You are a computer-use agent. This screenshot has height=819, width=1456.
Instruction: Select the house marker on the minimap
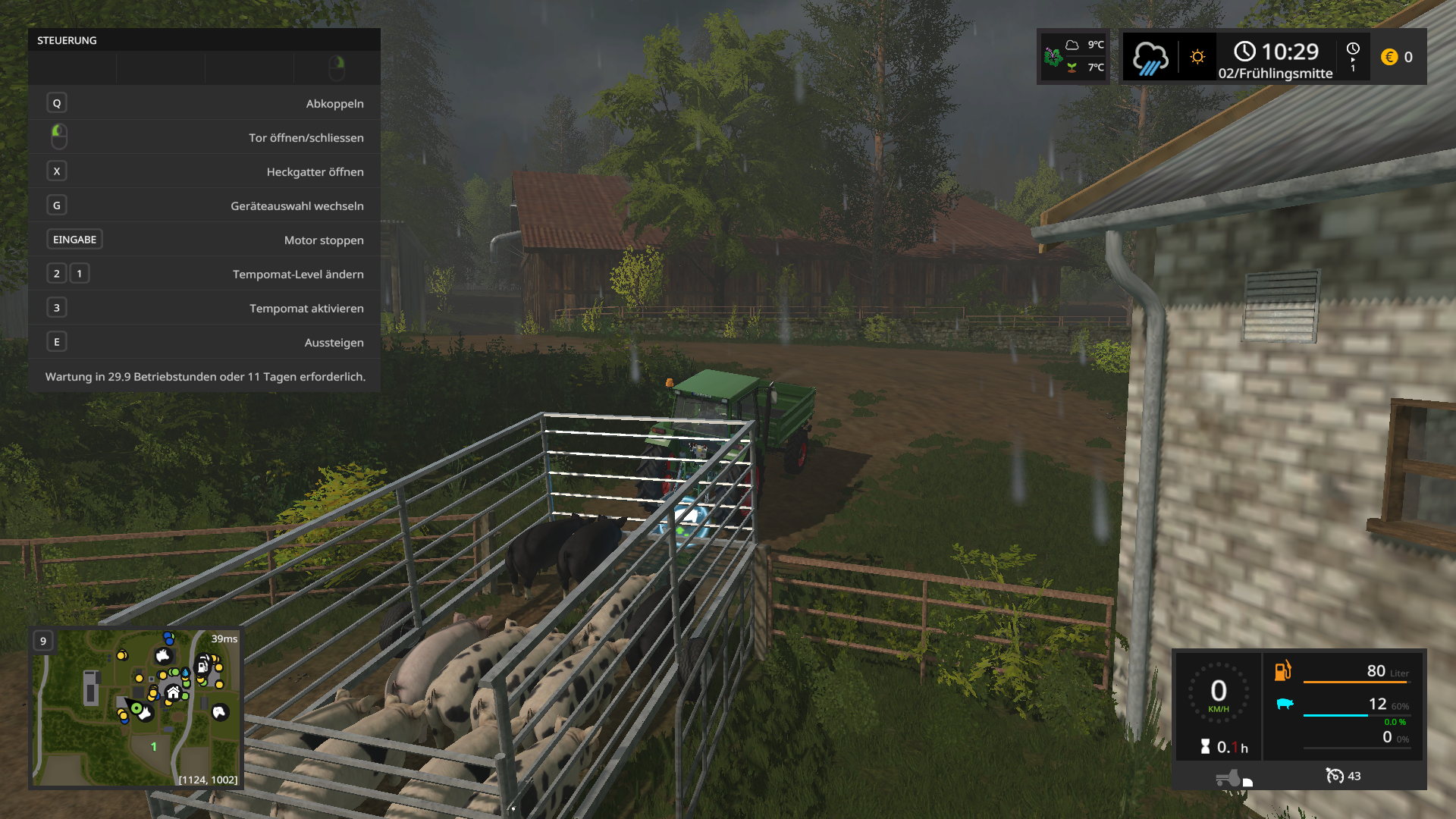tap(174, 692)
